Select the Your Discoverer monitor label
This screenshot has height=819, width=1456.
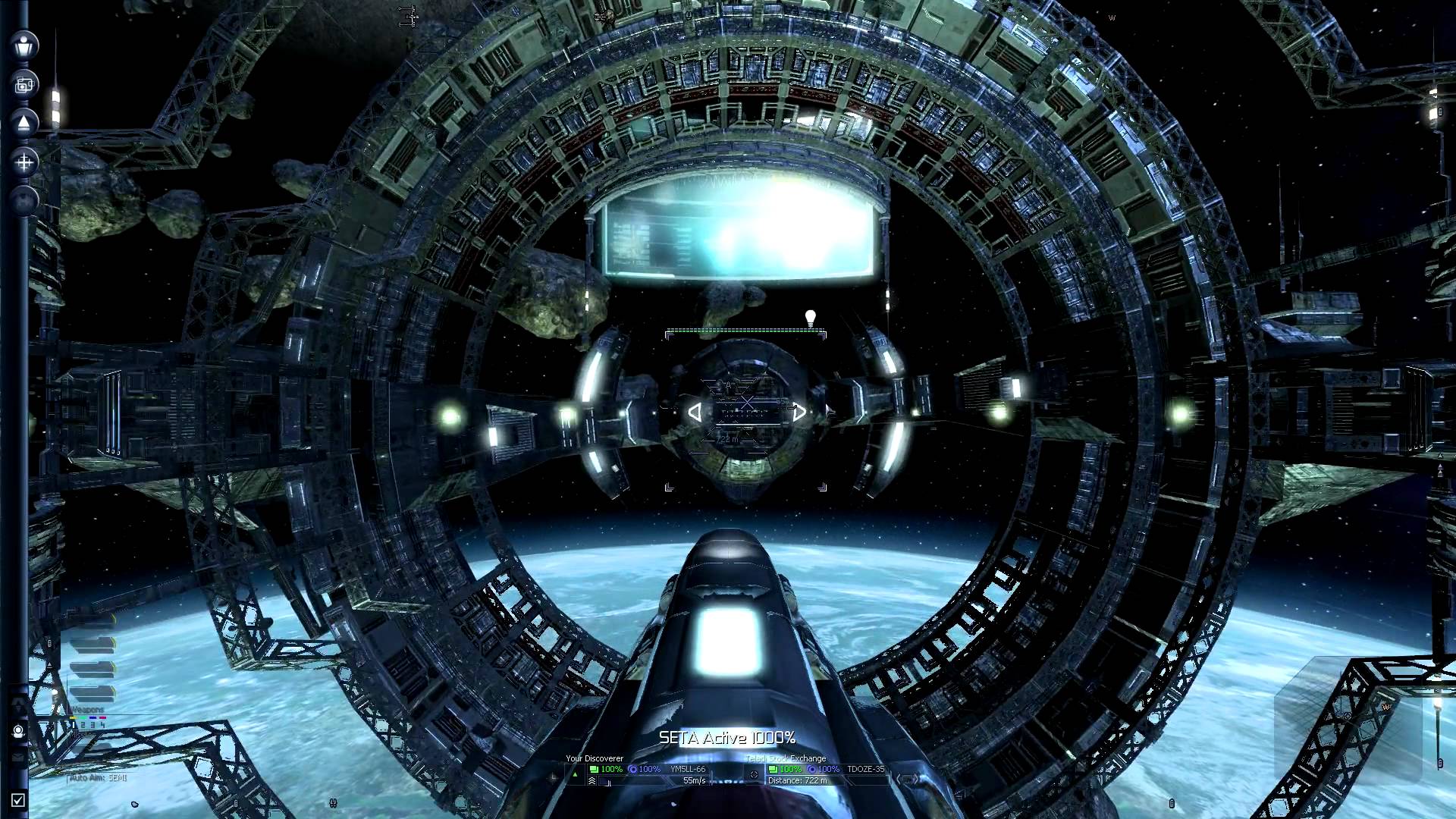594,758
